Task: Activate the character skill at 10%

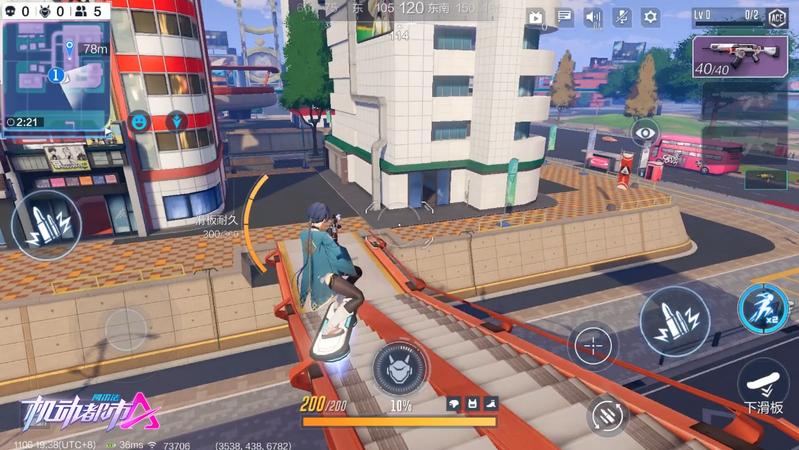Action: pyautogui.click(x=400, y=367)
